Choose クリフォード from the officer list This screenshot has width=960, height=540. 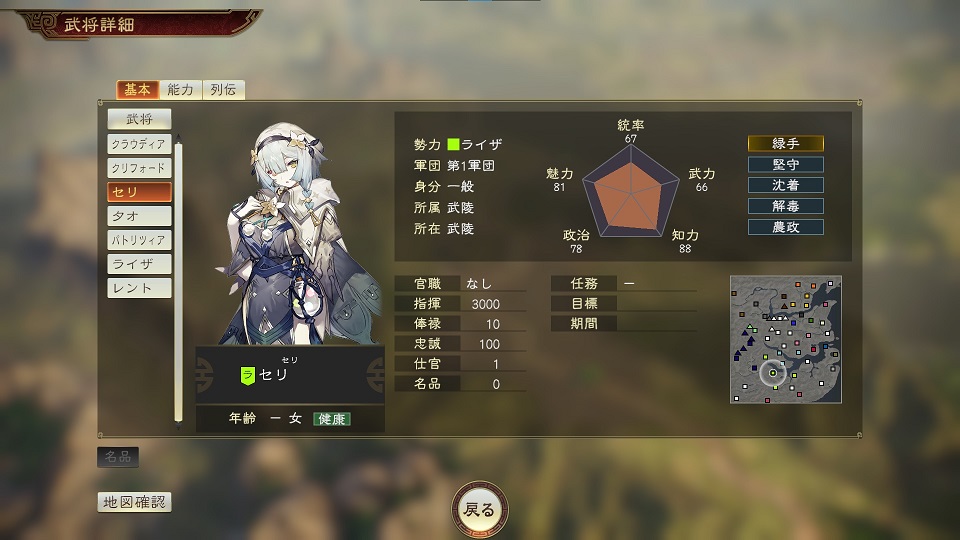139,168
